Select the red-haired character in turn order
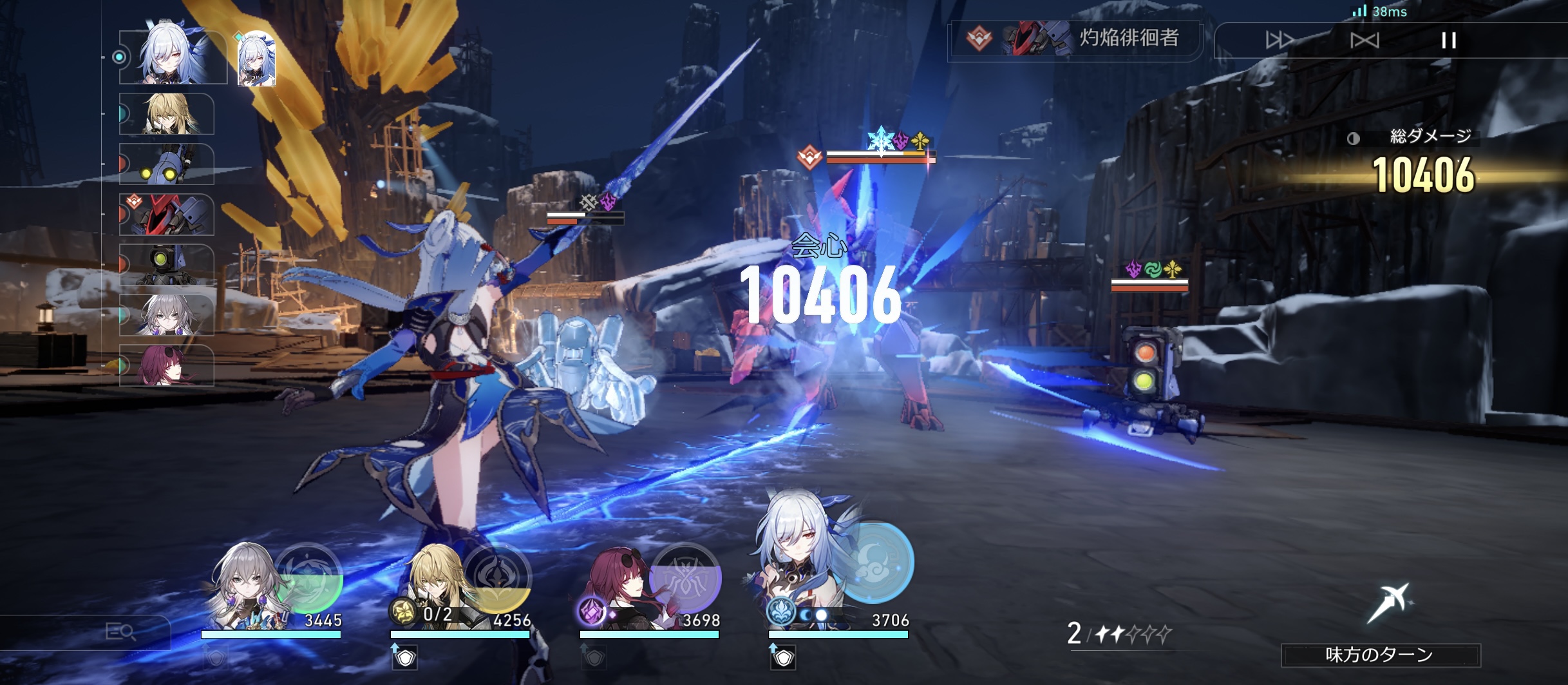Image resolution: width=1568 pixels, height=685 pixels. coord(167,365)
